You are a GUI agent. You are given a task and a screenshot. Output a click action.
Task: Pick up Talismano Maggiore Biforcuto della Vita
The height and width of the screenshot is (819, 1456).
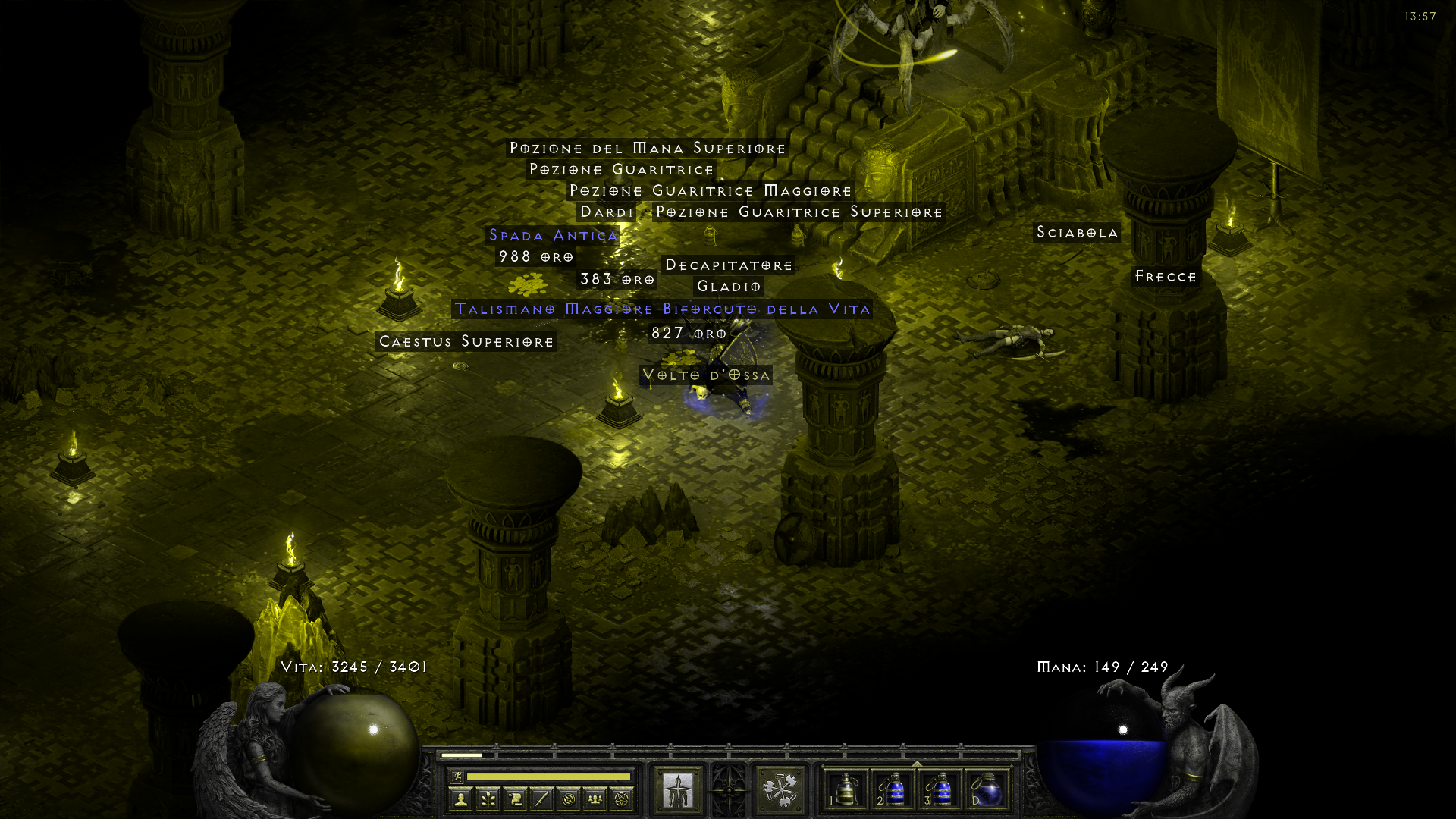tap(662, 309)
